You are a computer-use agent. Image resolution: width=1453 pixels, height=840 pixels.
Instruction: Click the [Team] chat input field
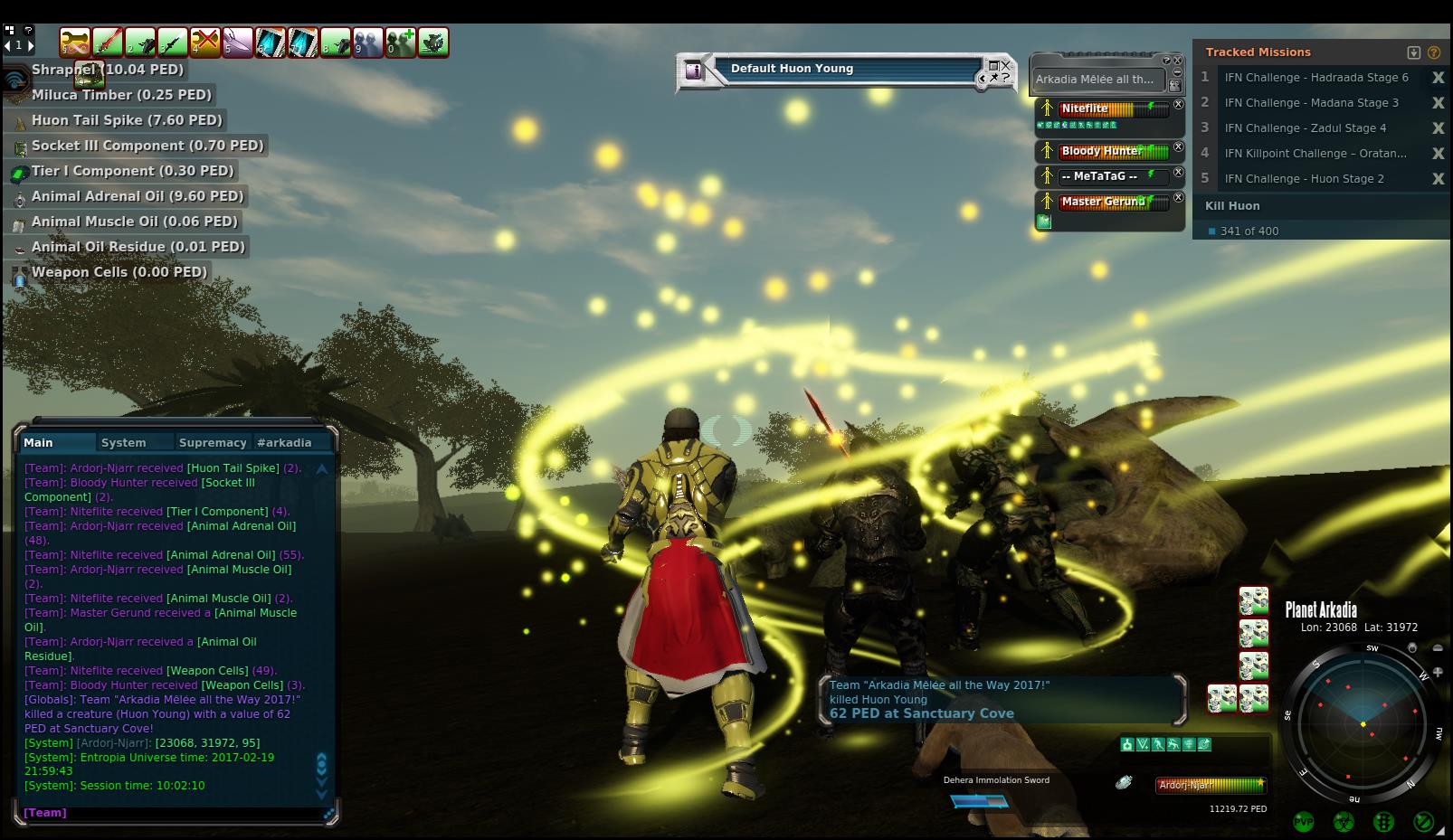click(172, 813)
